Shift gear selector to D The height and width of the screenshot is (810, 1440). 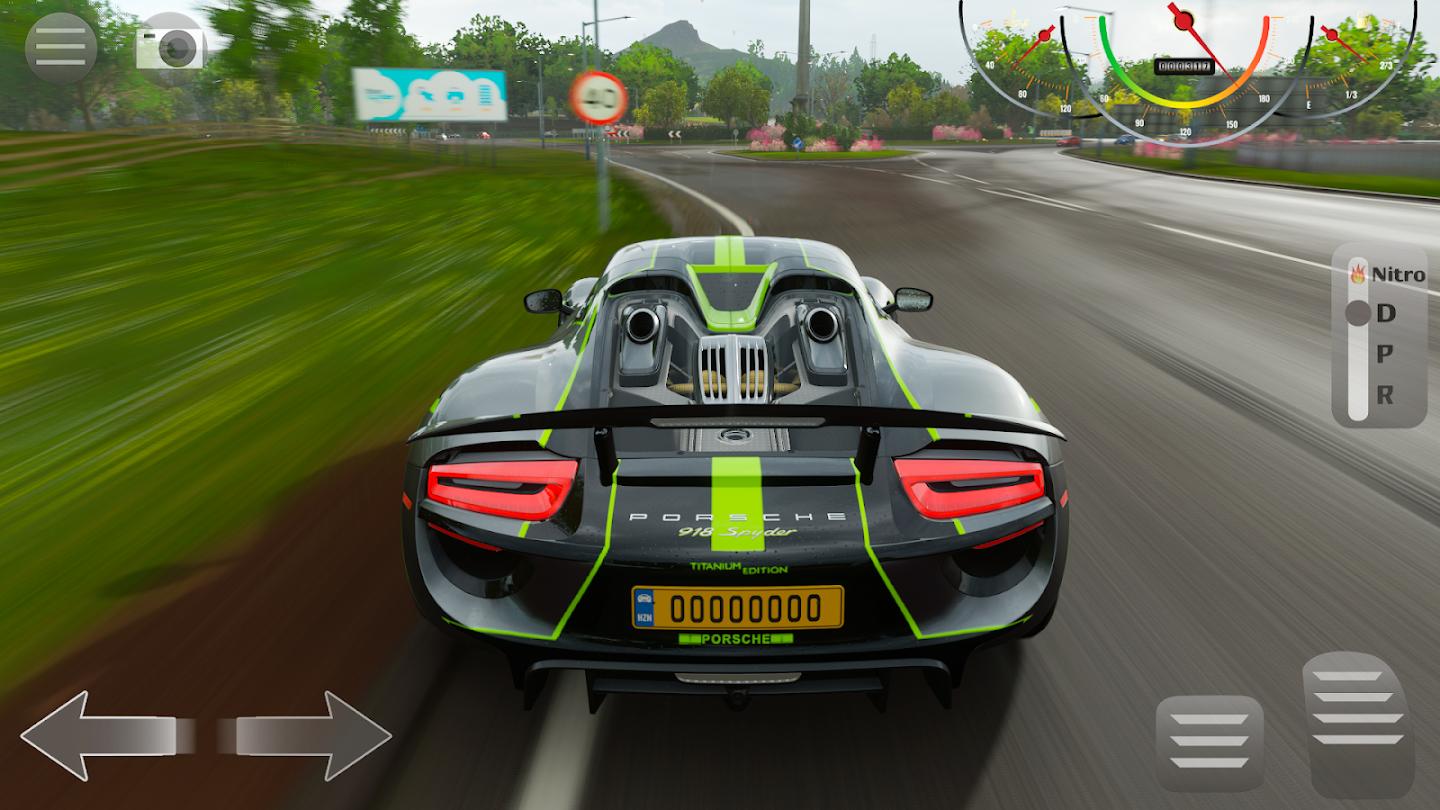pyautogui.click(x=1385, y=313)
